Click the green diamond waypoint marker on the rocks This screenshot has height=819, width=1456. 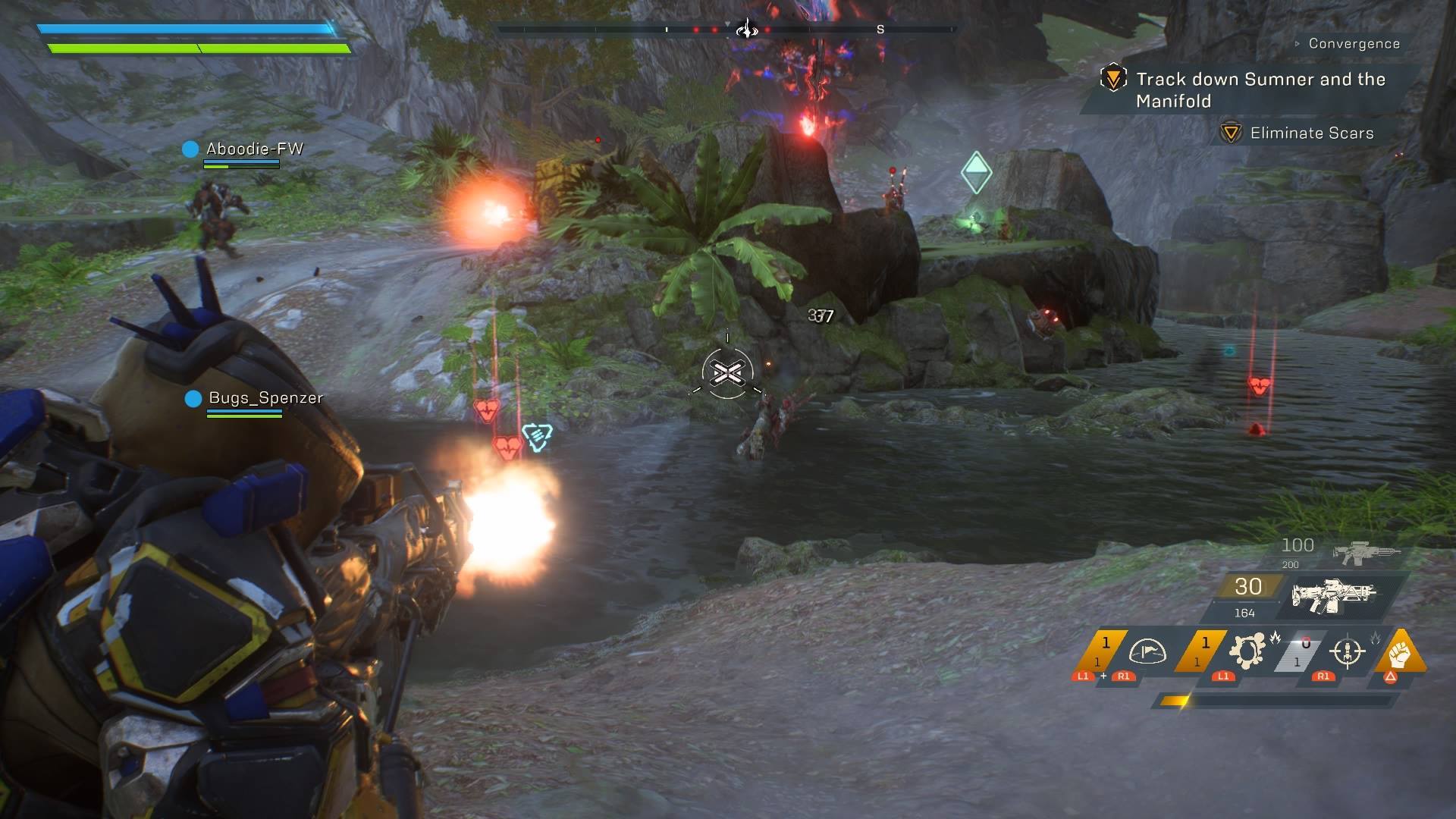point(975,171)
